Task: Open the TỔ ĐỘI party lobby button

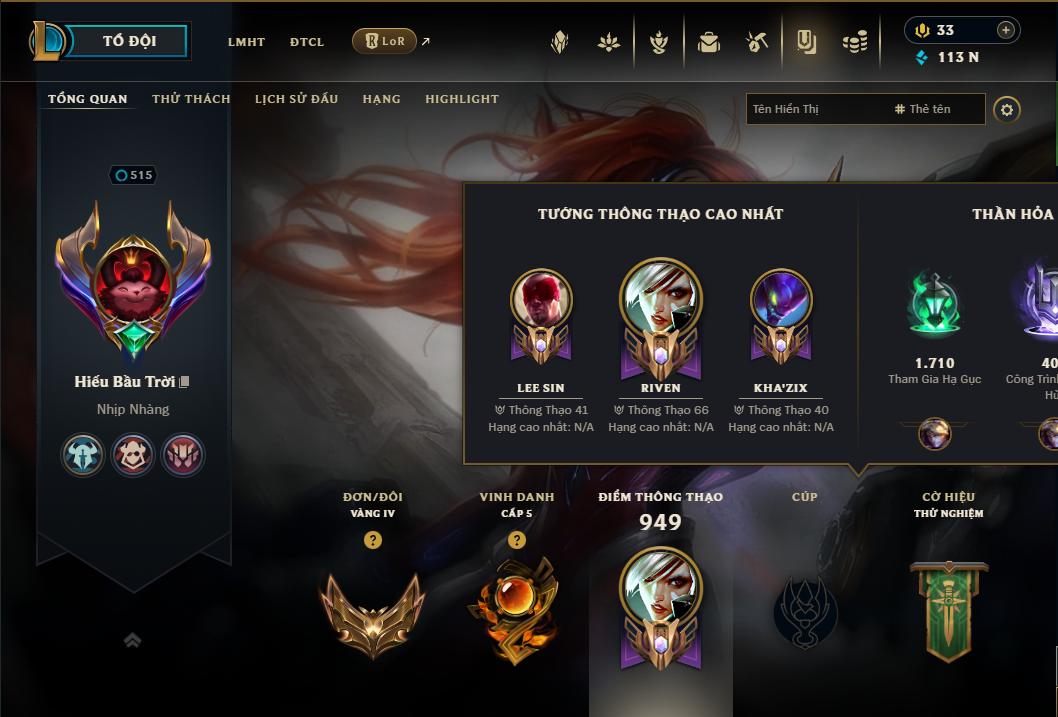Action: pyautogui.click(x=129, y=41)
